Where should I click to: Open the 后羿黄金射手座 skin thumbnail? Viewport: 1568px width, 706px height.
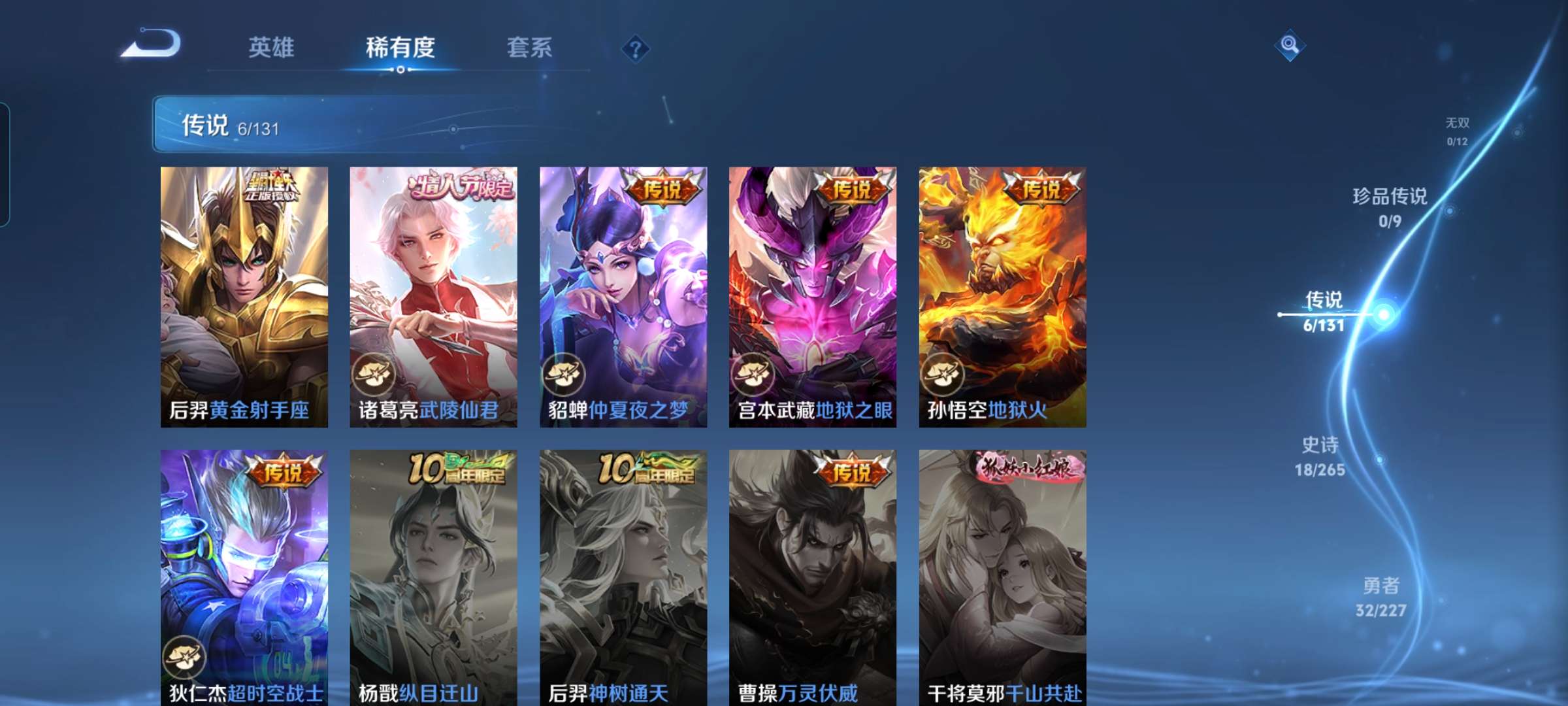click(245, 294)
